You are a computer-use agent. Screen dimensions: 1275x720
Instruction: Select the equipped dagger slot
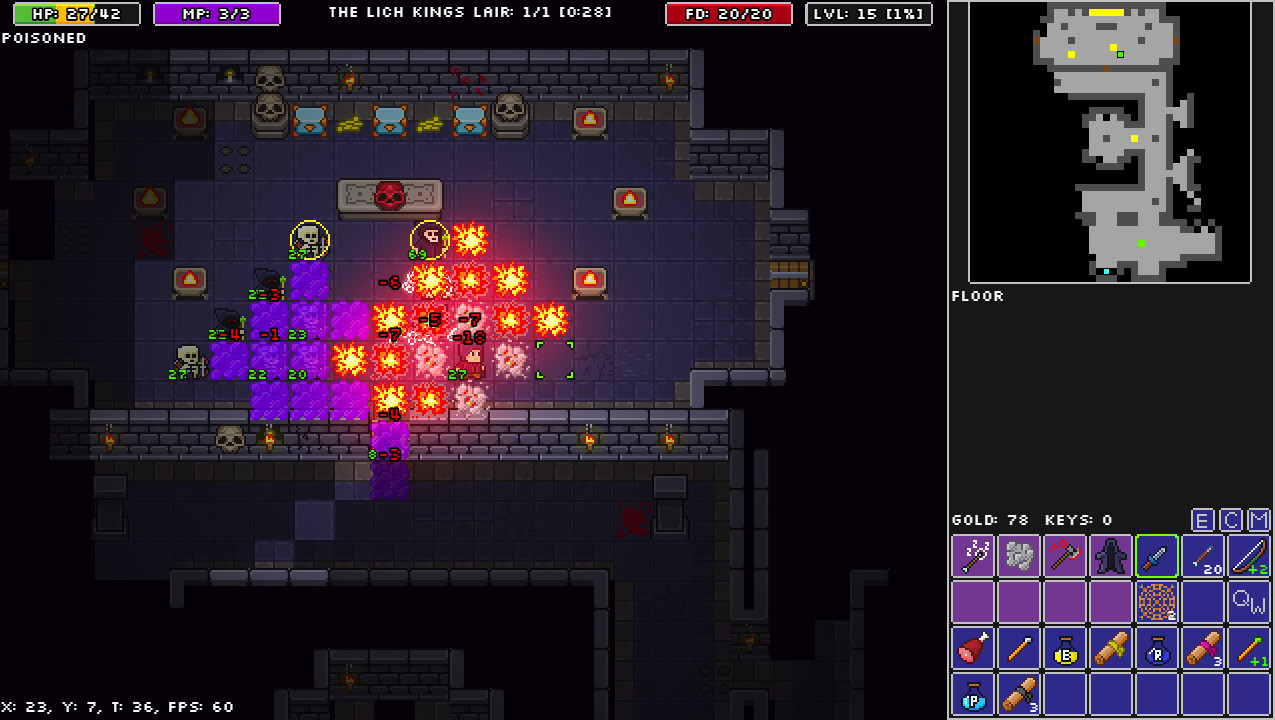coord(1157,556)
